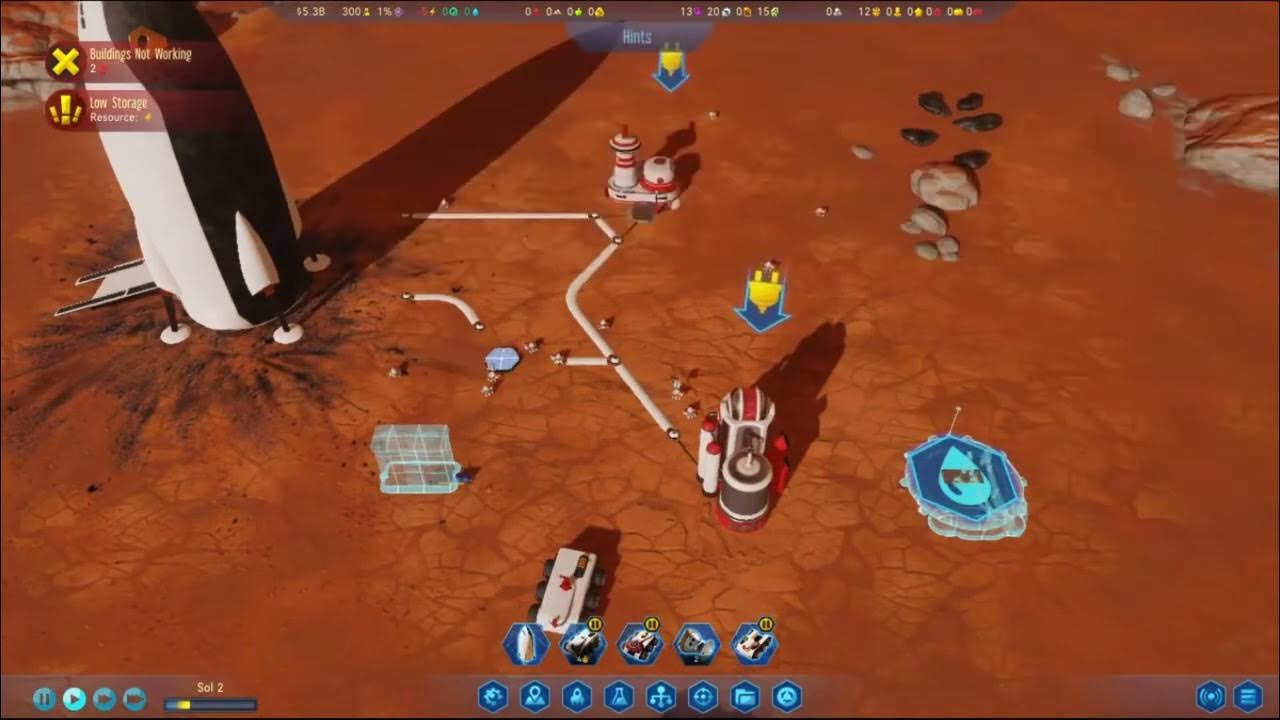
Task: Open the research flask screen
Action: (x=619, y=696)
